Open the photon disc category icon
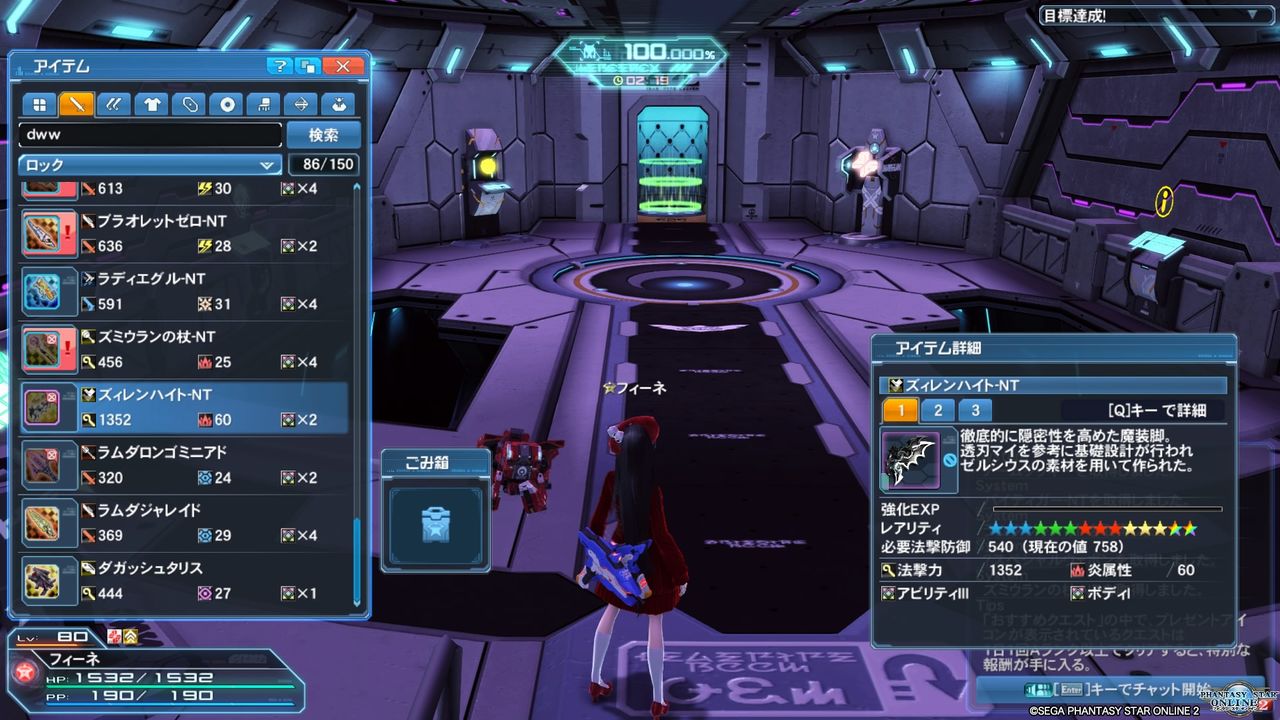The width and height of the screenshot is (1280, 720). tap(226, 104)
